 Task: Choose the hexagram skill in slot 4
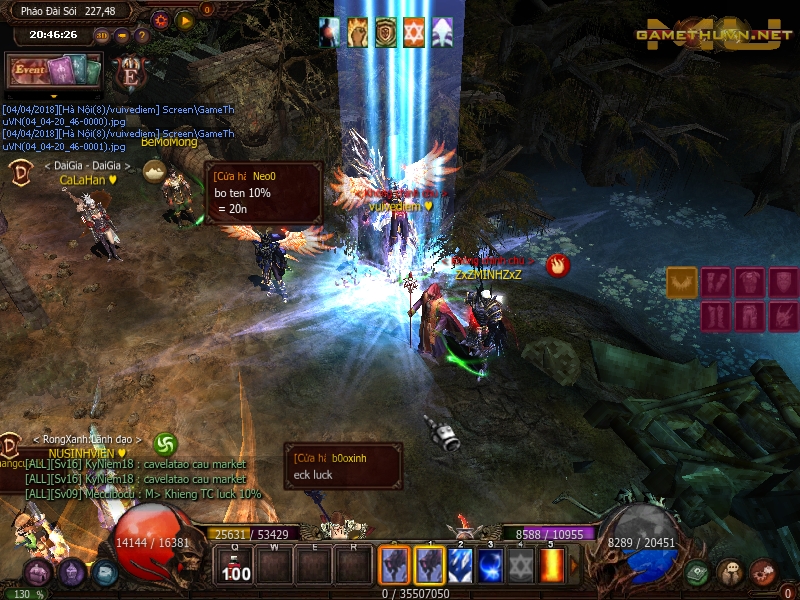coord(522,566)
